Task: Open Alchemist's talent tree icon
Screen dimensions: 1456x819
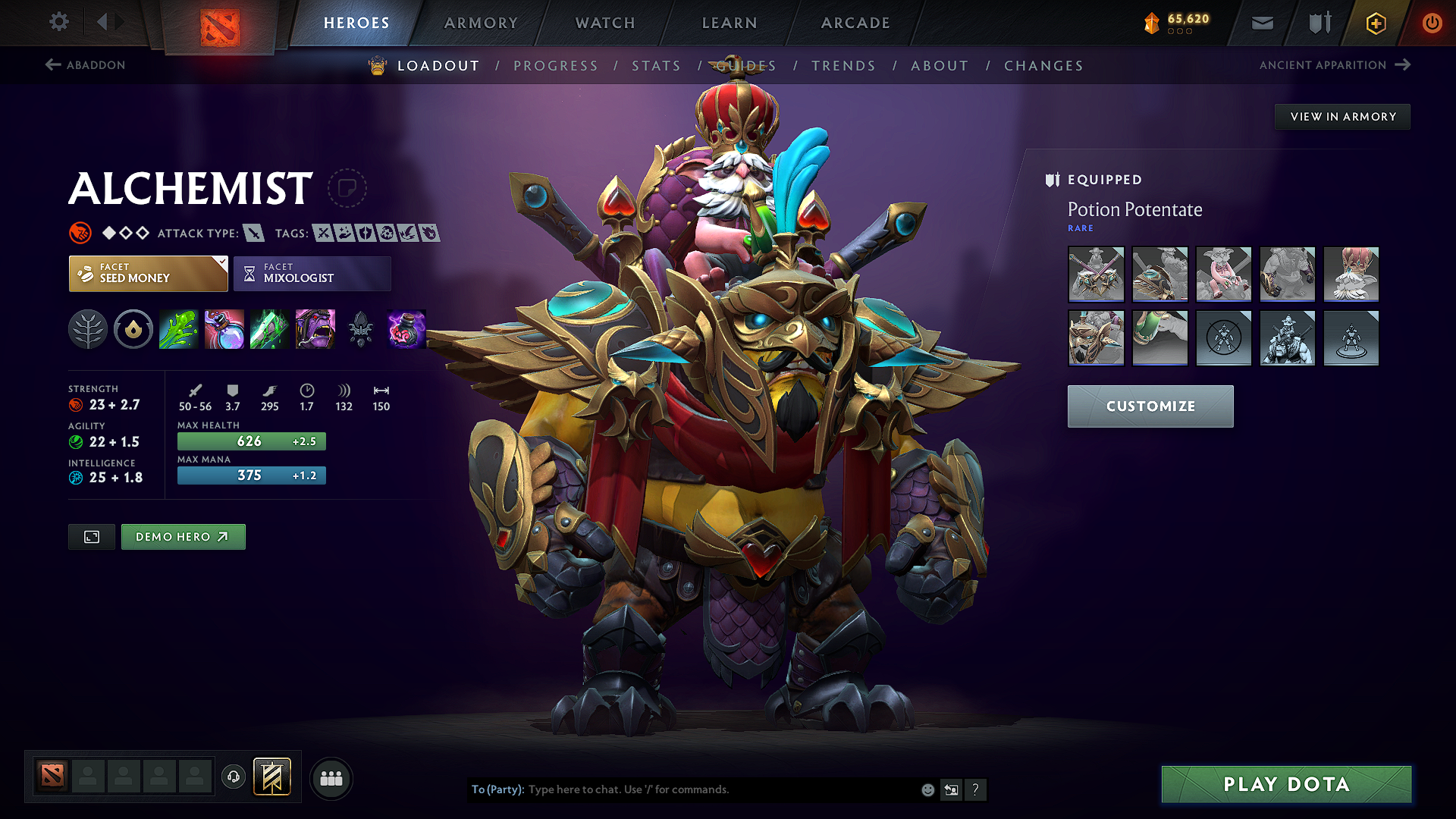Action: (88, 329)
